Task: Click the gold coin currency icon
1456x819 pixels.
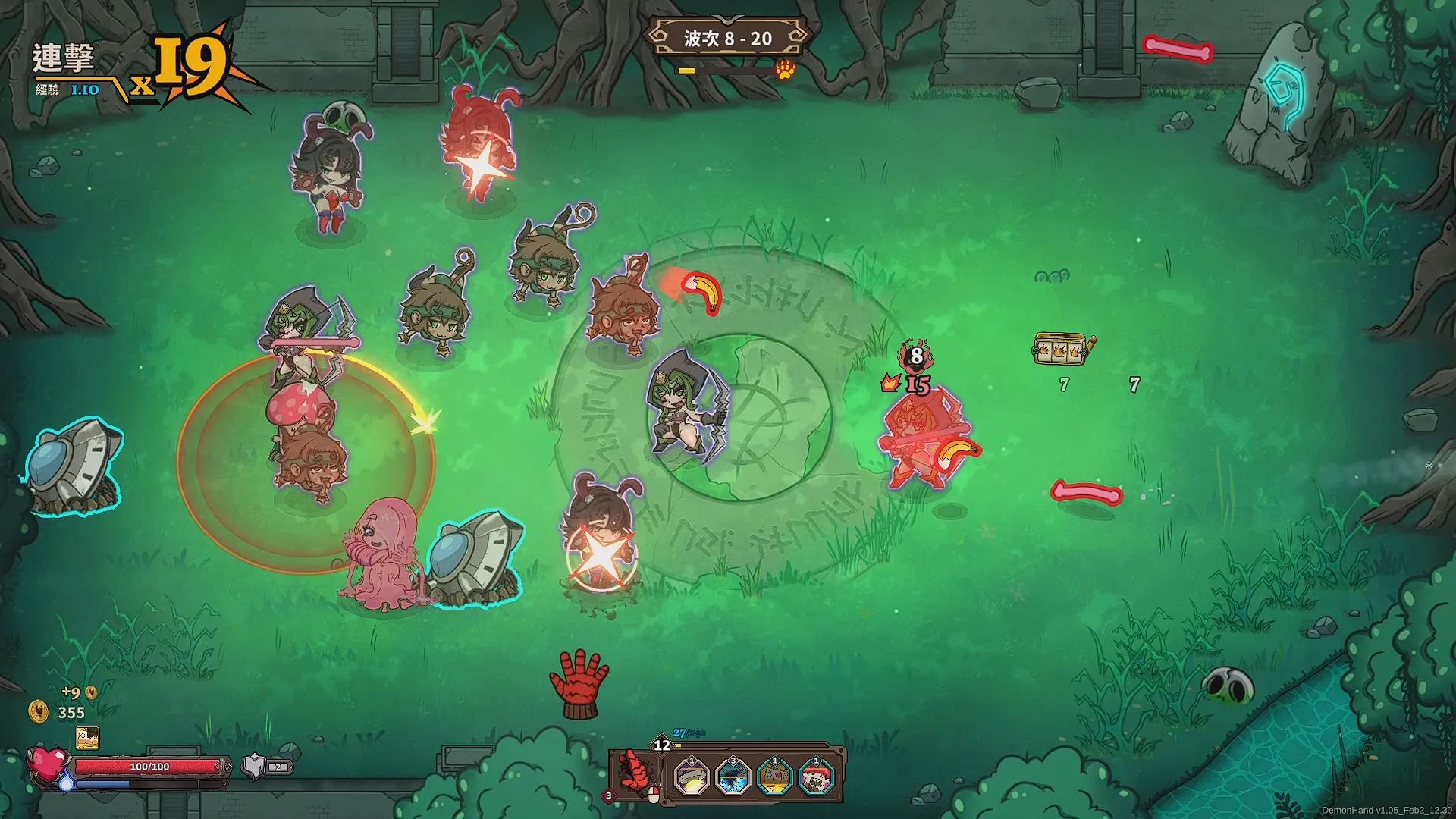Action: coord(38,711)
